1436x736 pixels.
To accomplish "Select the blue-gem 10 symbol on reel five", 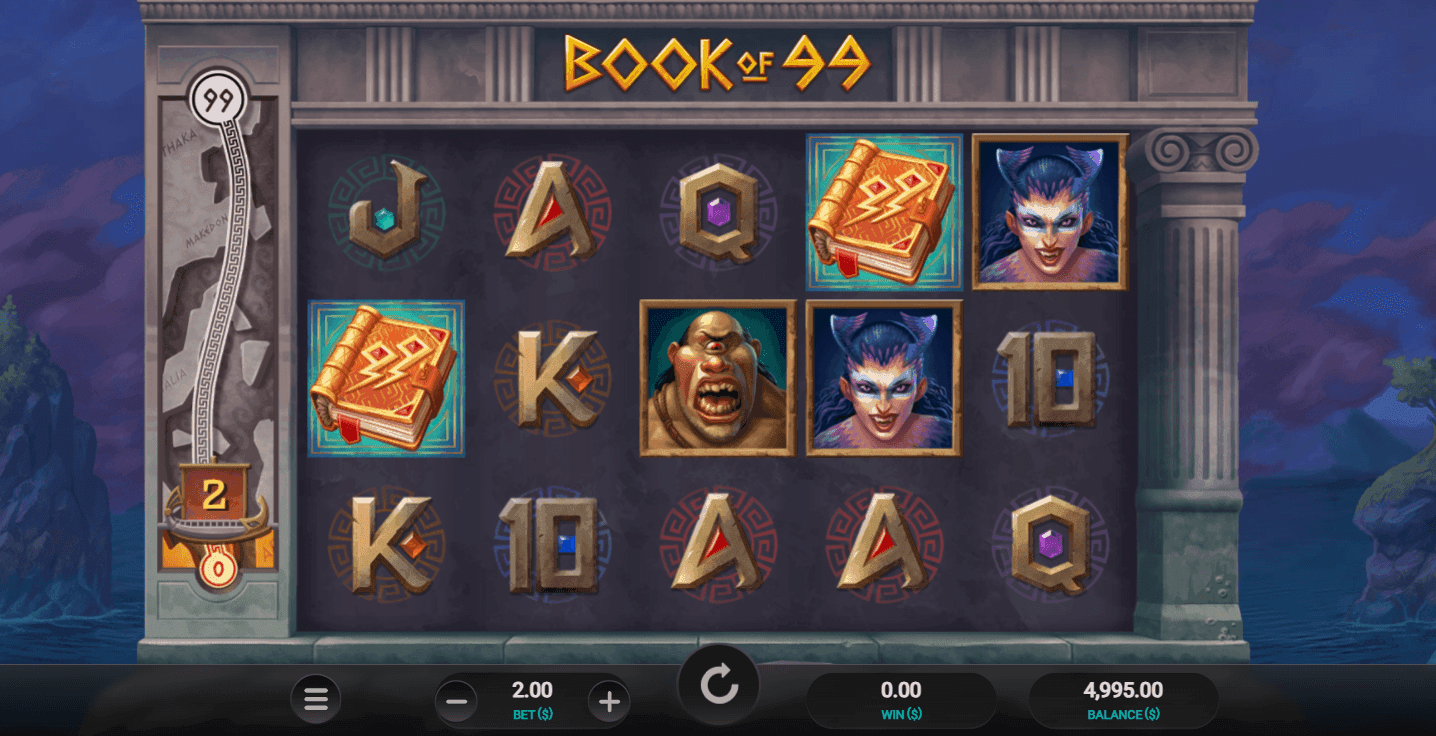I will pos(1049,377).
